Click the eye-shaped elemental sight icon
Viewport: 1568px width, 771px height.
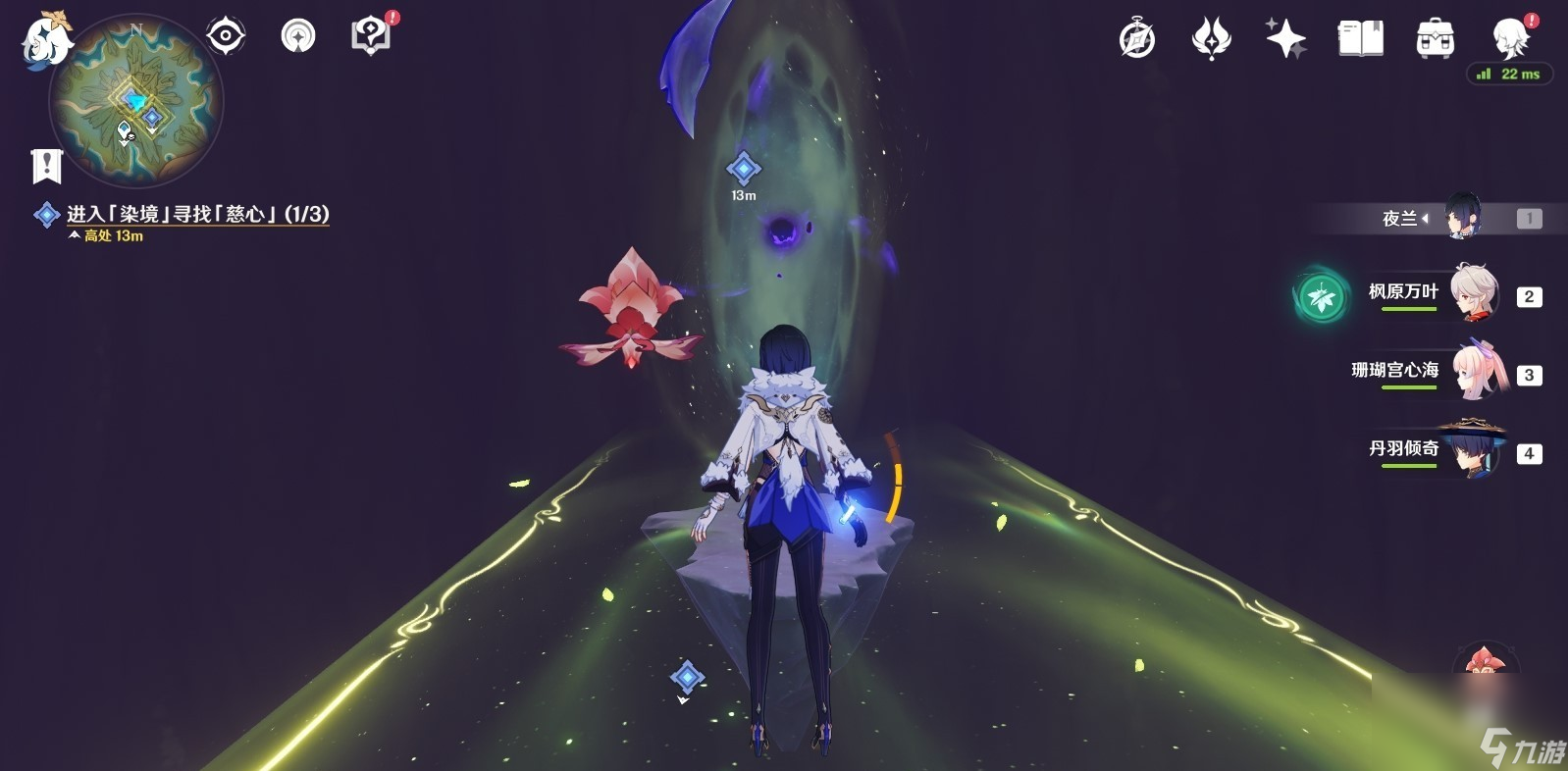[226, 35]
